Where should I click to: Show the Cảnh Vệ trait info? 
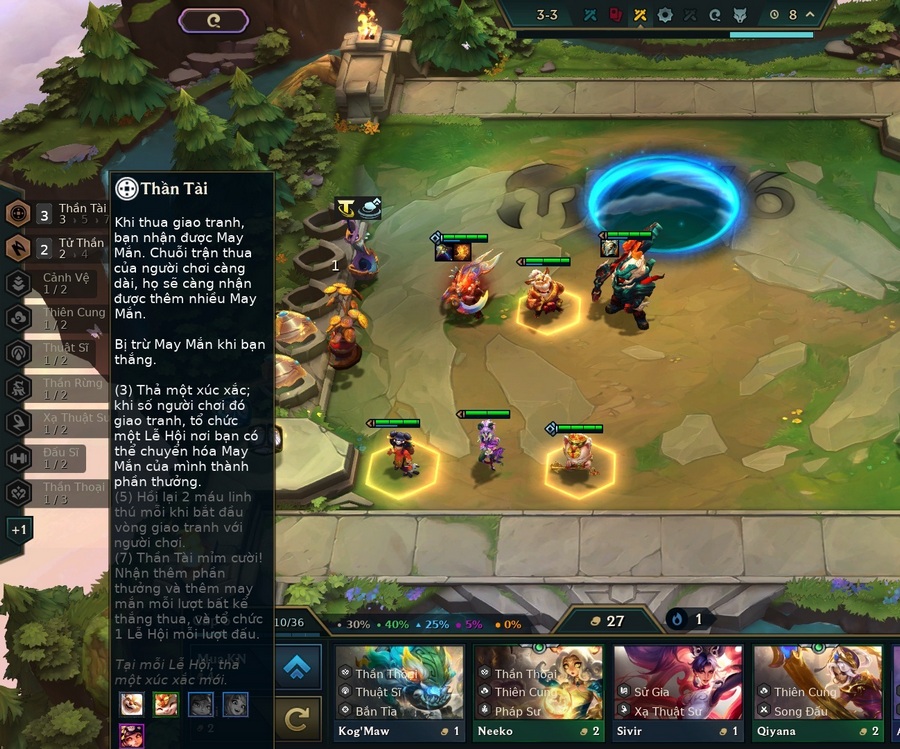tap(19, 283)
